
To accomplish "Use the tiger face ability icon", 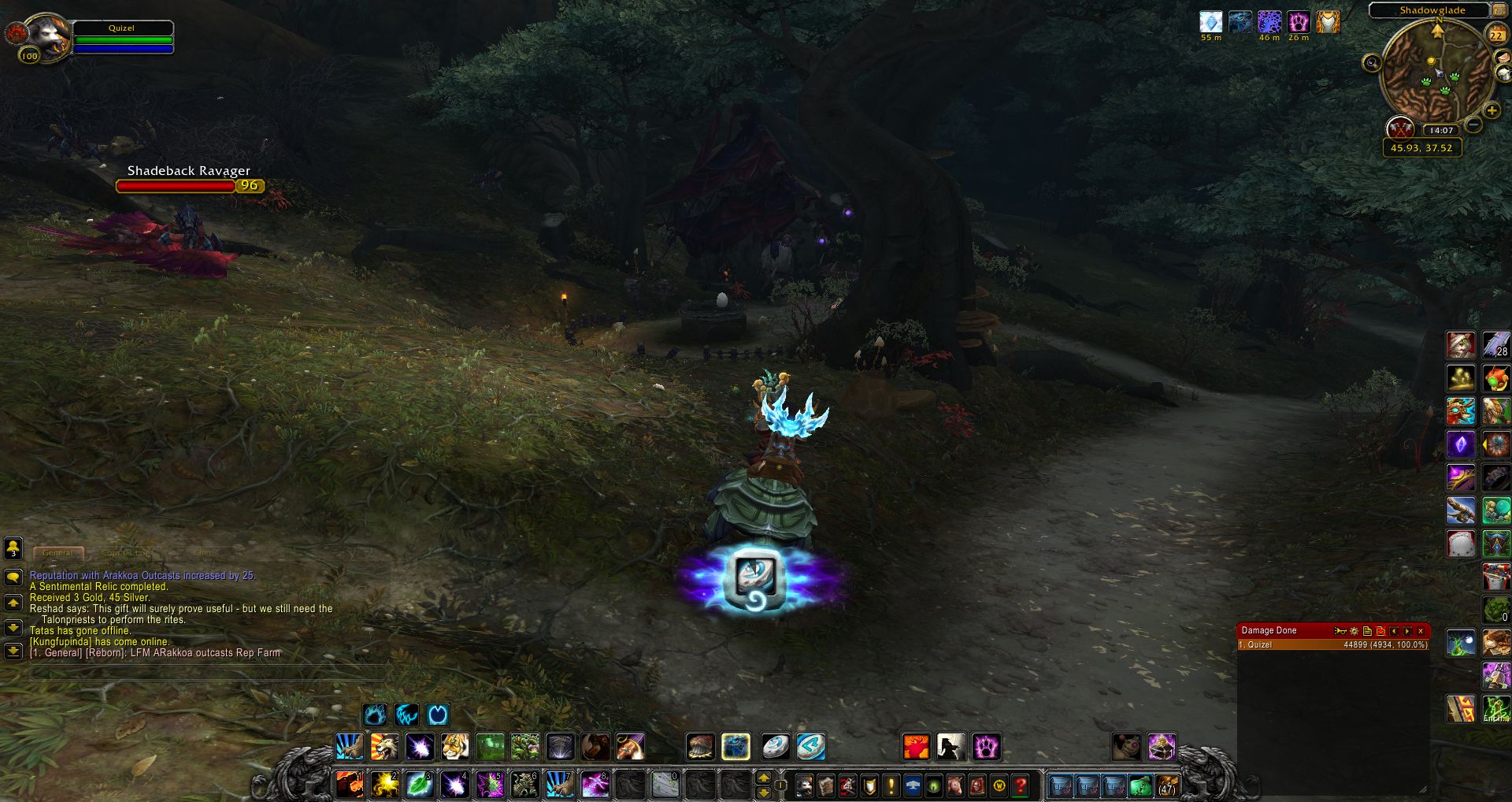I will [455, 746].
